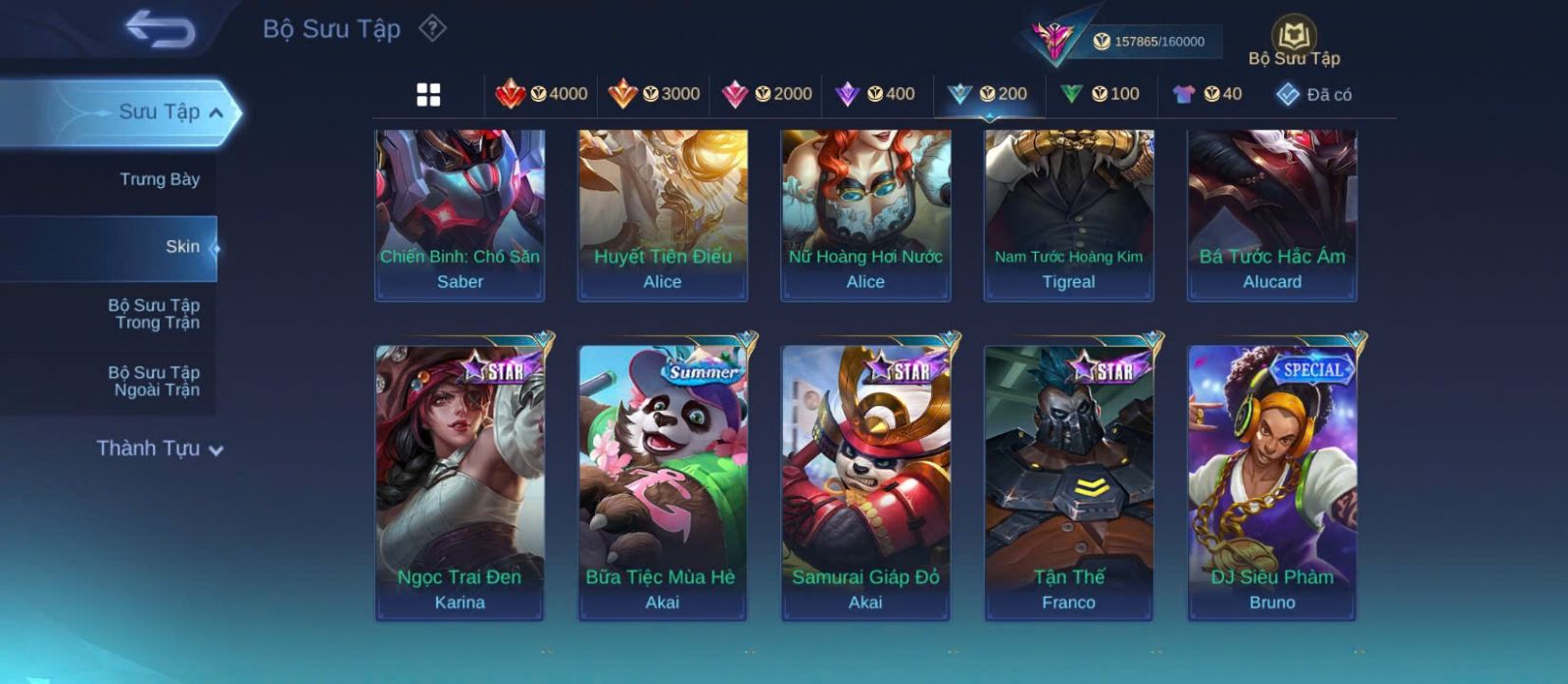Image resolution: width=1568 pixels, height=684 pixels.
Task: Show owned skins with Đã có
Action: coord(1314,94)
